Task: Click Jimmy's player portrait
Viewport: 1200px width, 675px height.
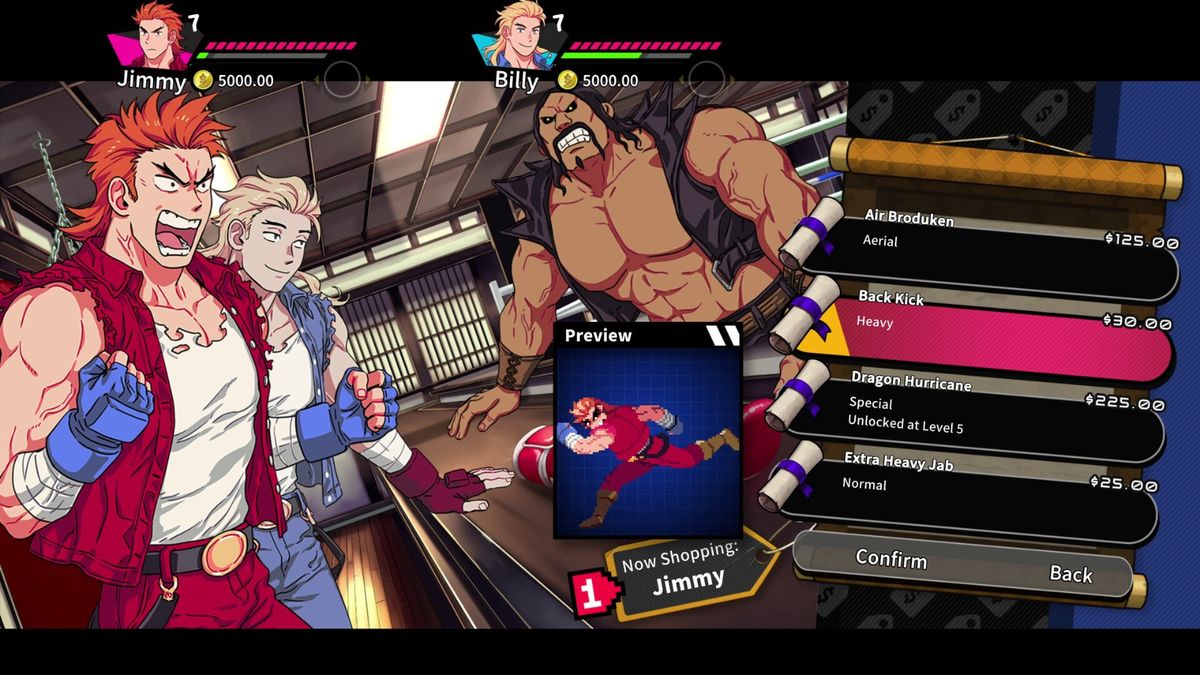Action: 160,37
